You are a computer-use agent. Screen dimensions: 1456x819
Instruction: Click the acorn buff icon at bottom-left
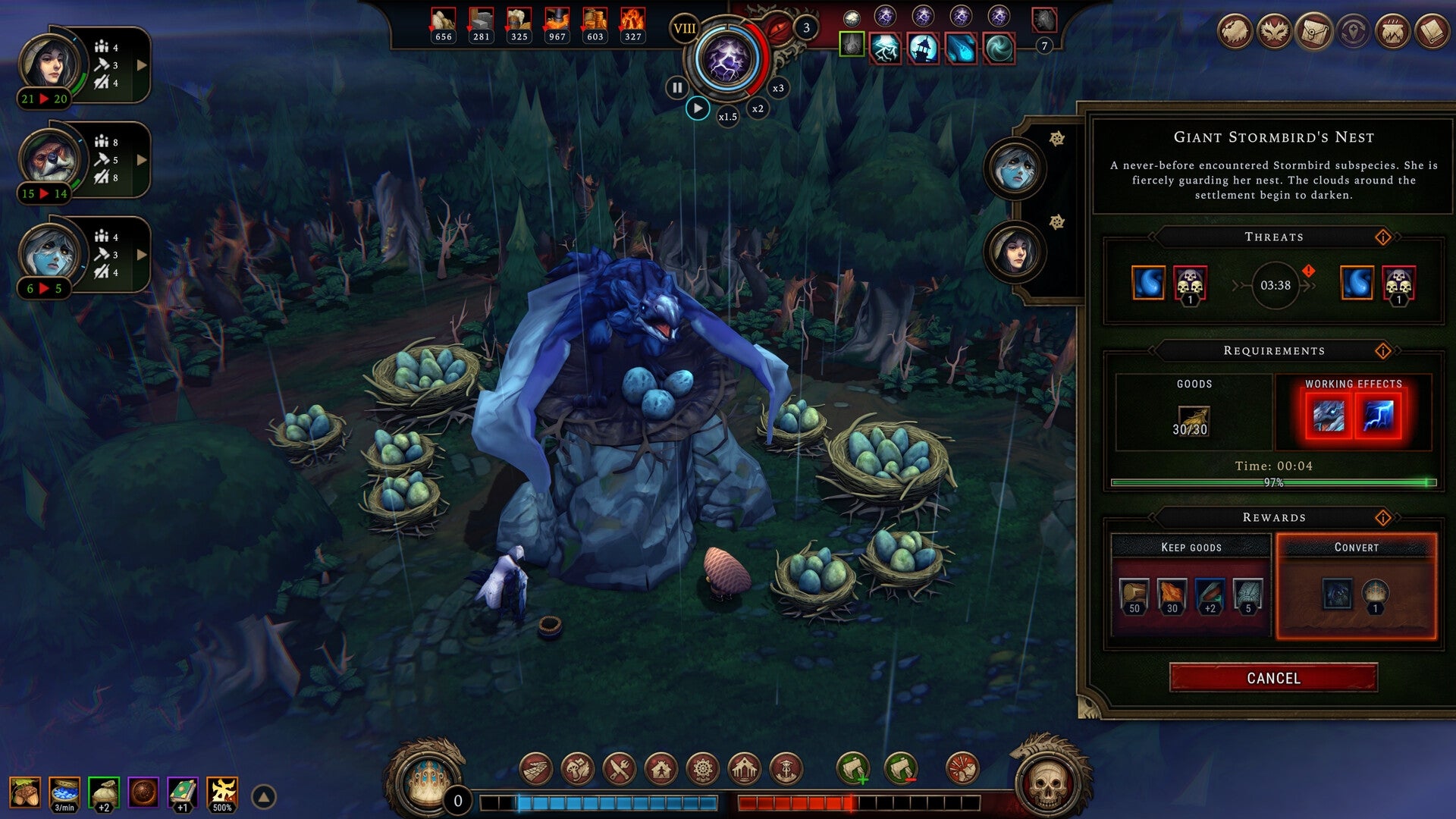click(x=25, y=793)
